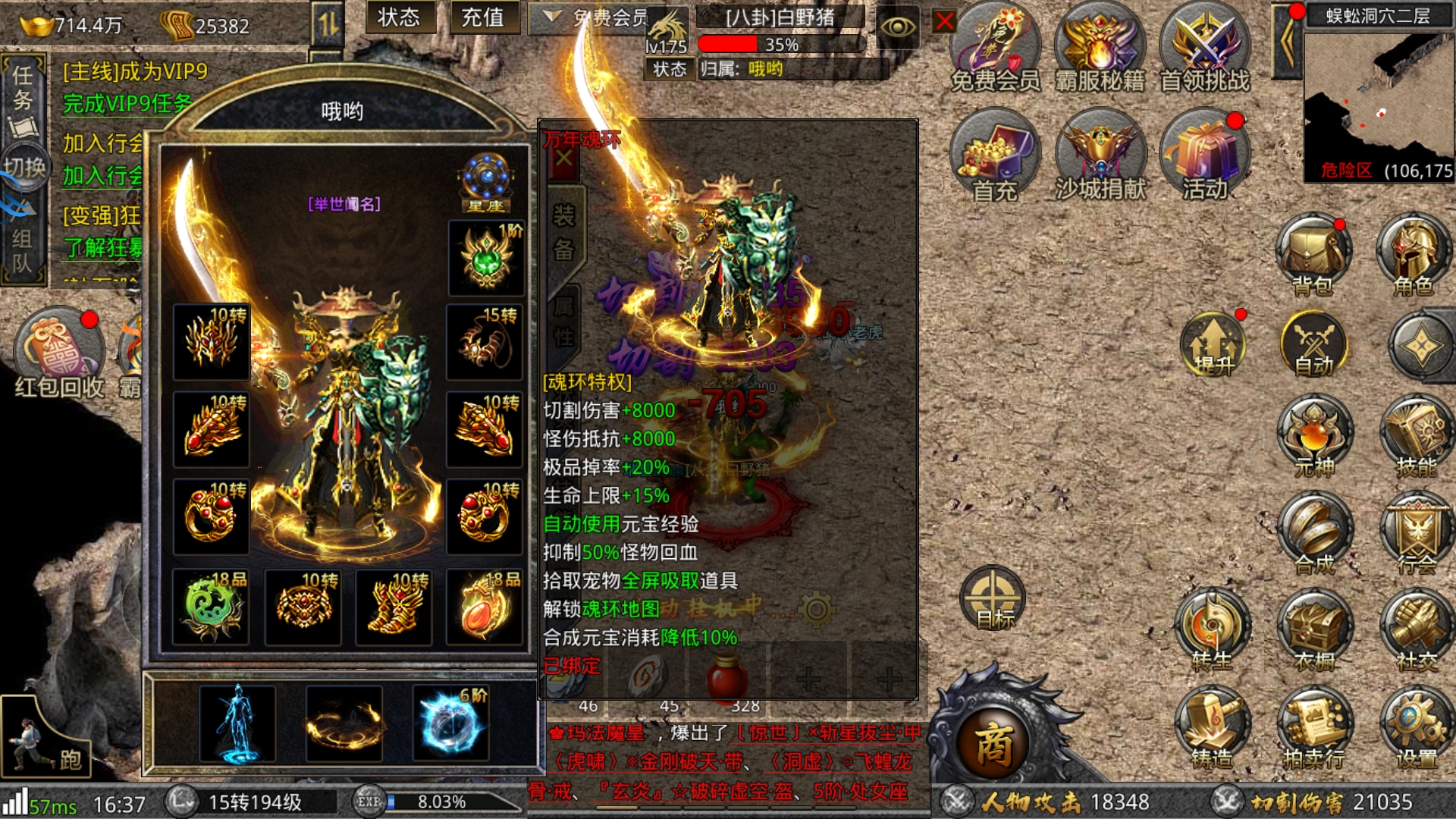Screen dimensions: 1456x819
Task: Open the 背包 bag icon
Action: point(1313,256)
